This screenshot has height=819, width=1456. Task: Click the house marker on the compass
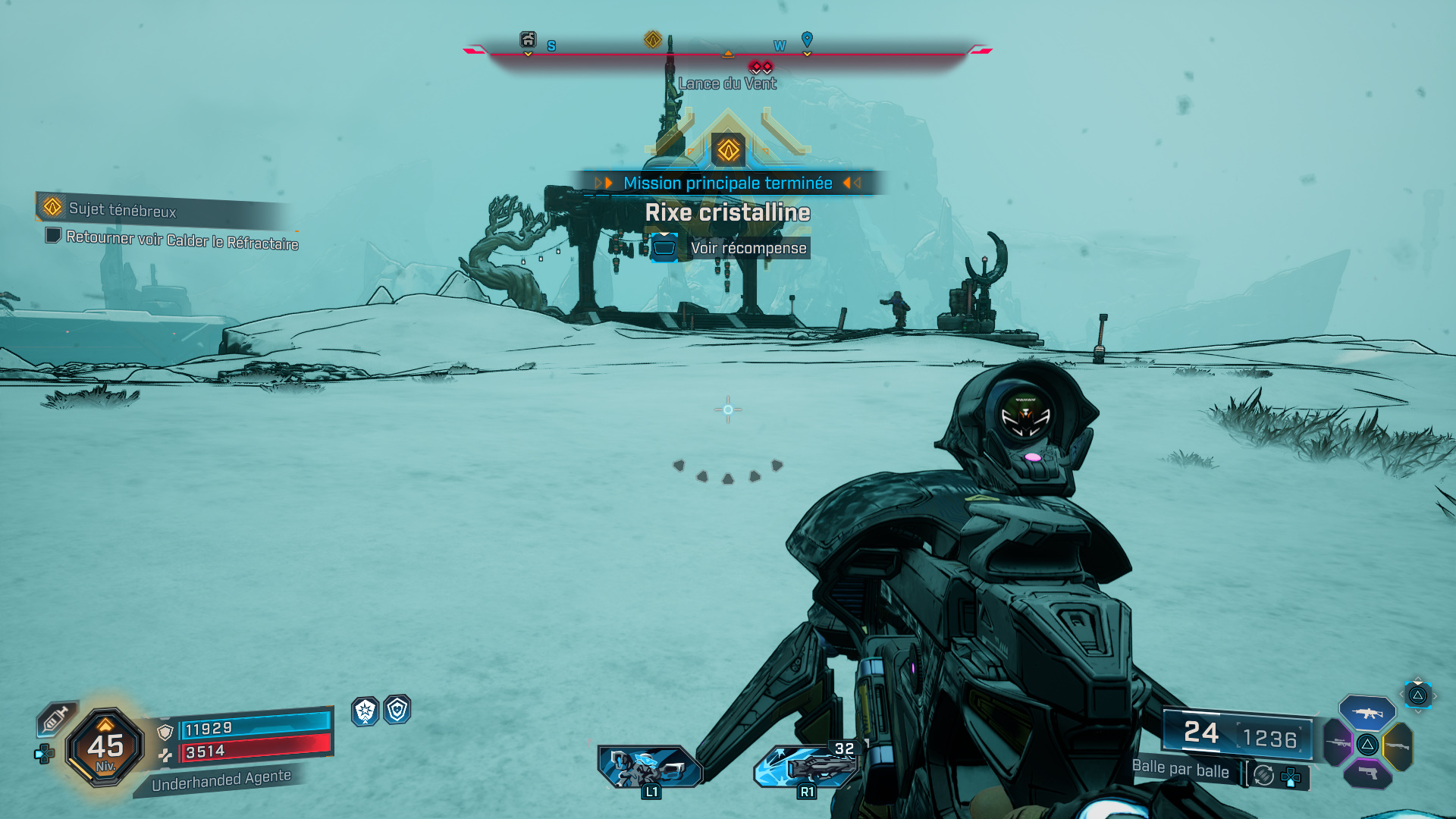click(x=528, y=39)
